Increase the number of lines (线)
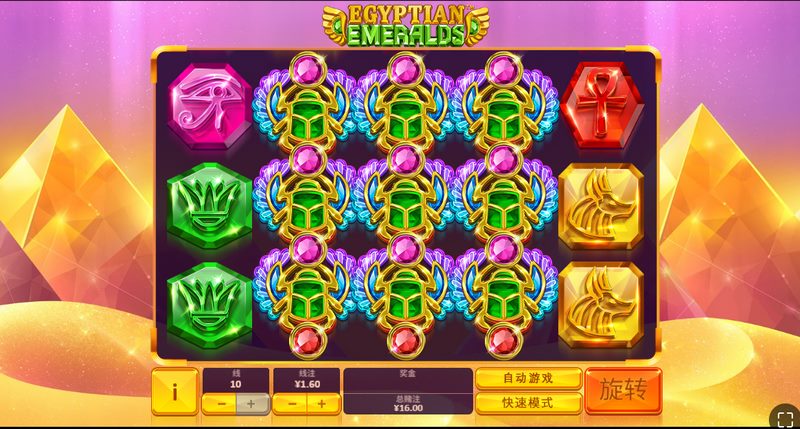Viewport: 800px width, 429px height. click(251, 404)
